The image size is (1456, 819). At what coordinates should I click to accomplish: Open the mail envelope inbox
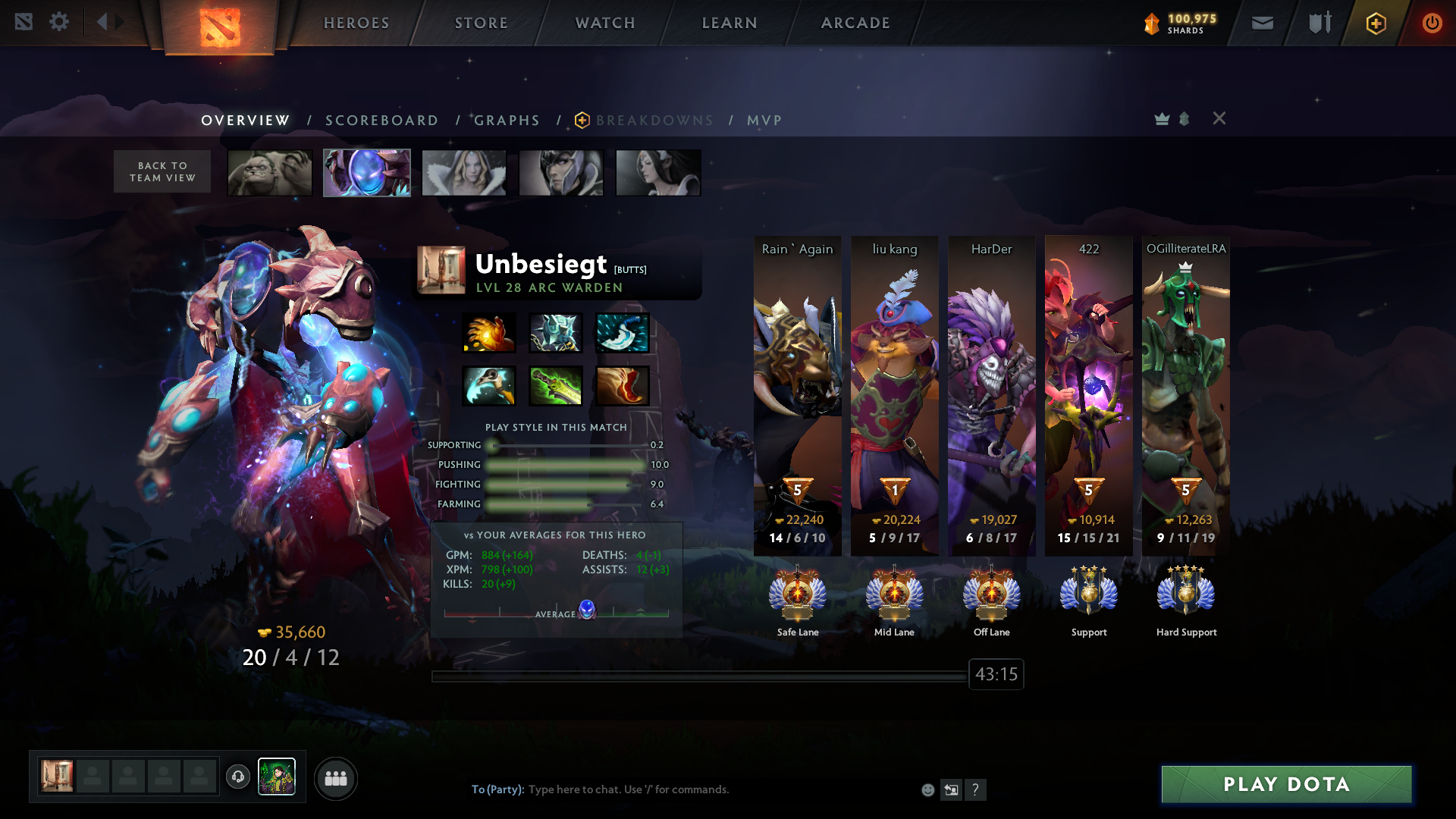1262,23
